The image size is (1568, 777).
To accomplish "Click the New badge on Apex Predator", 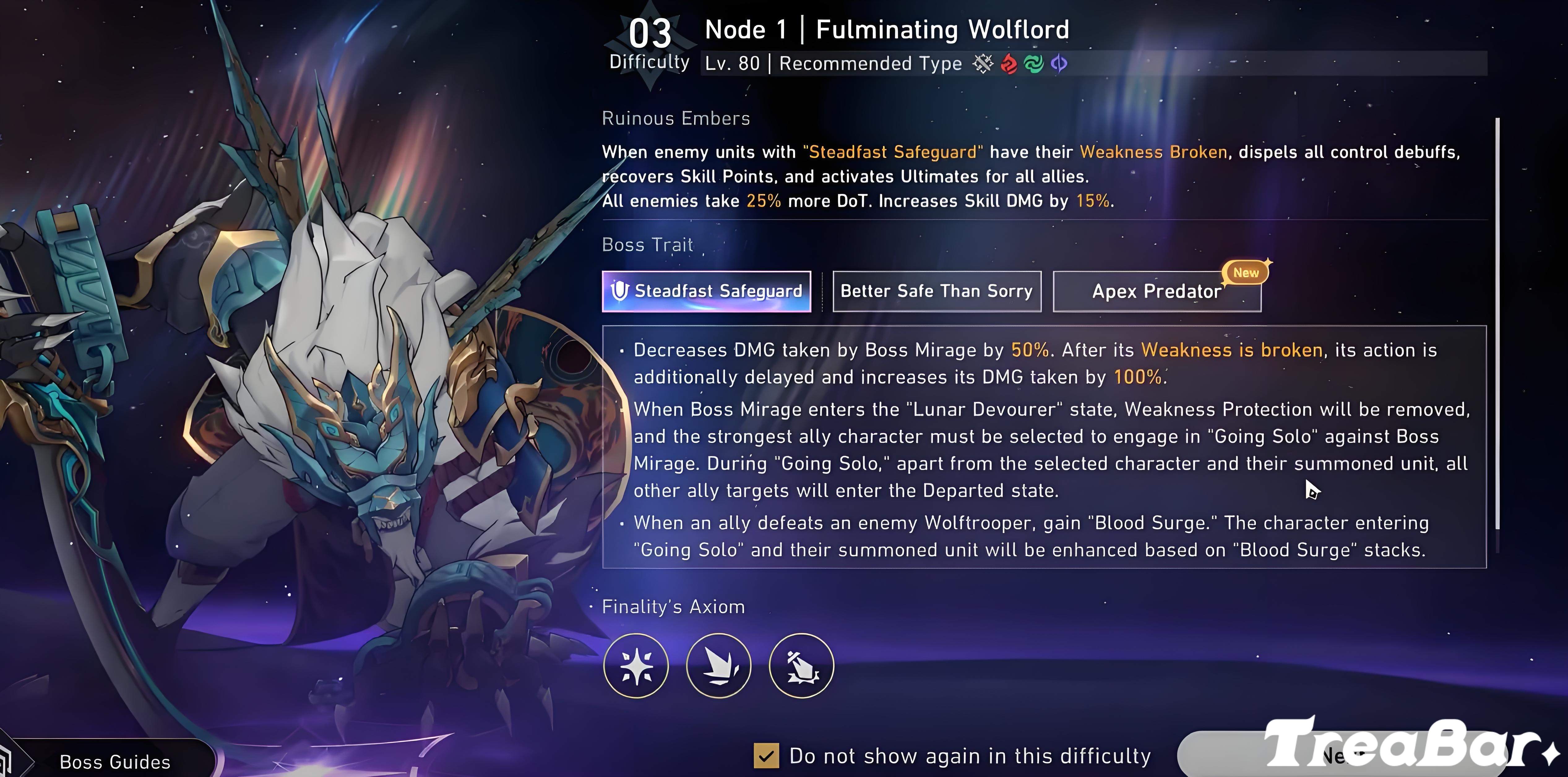I will click(x=1245, y=273).
